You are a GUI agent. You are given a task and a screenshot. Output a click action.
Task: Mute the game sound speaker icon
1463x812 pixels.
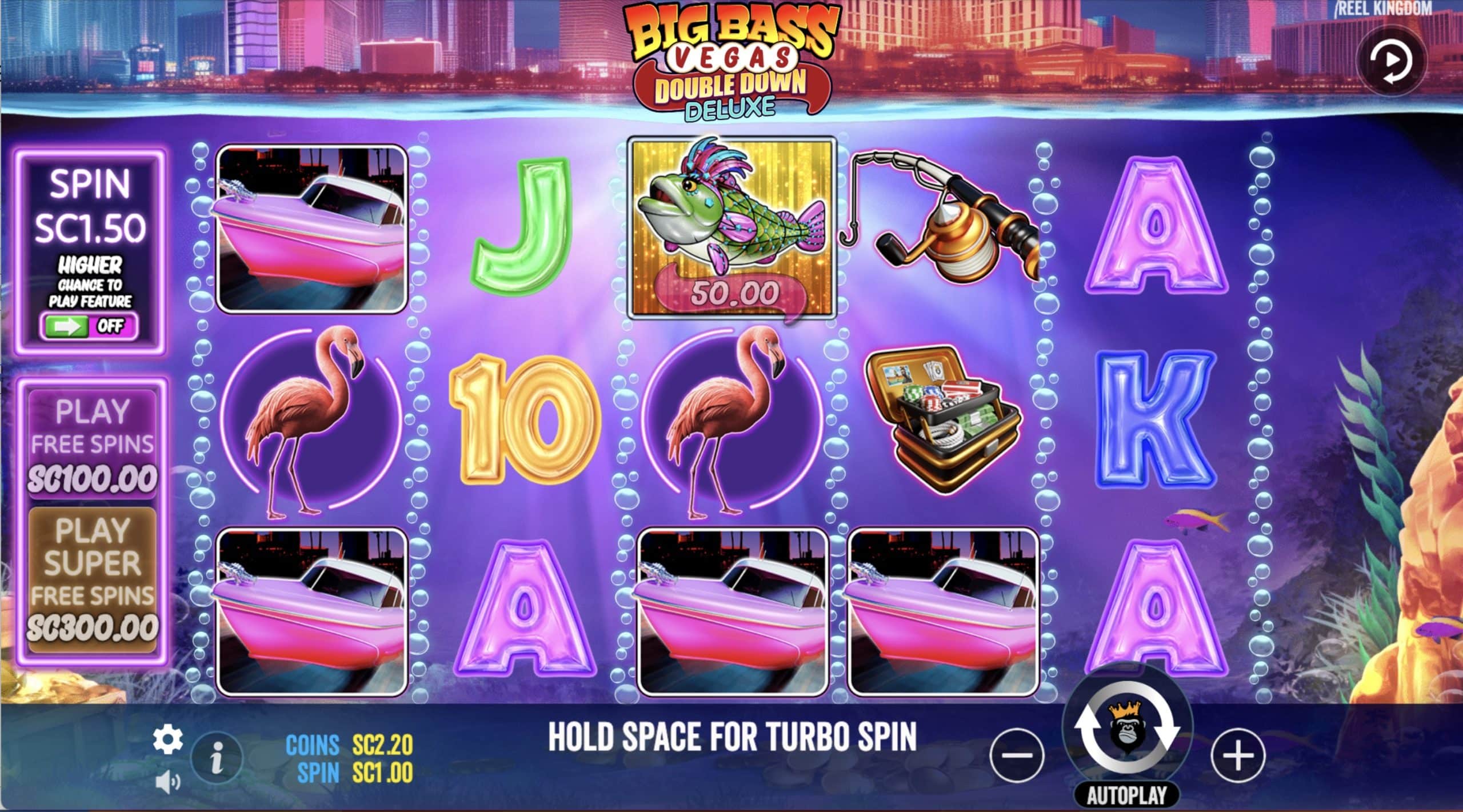pyautogui.click(x=168, y=782)
